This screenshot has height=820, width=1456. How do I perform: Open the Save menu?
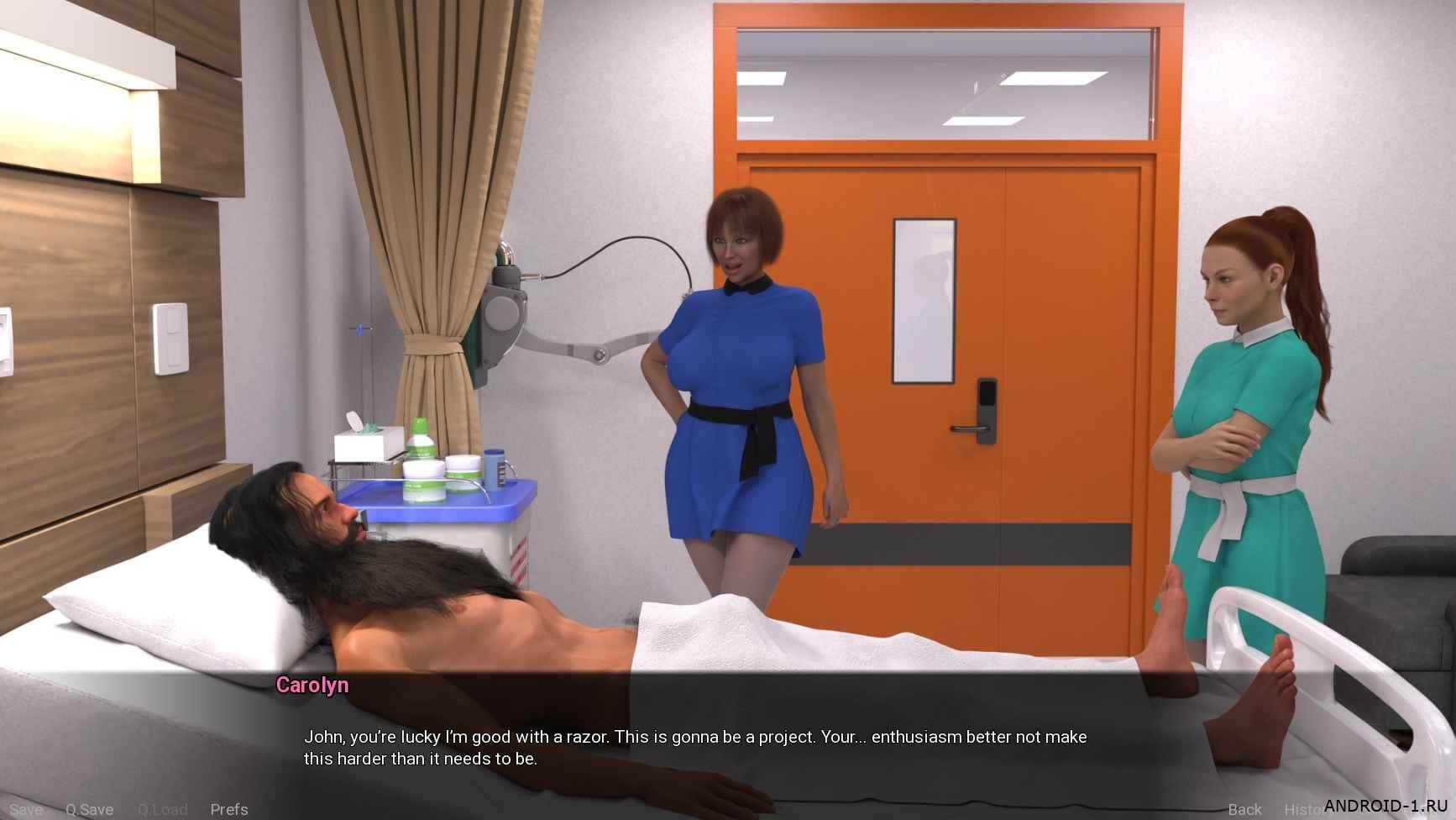[x=25, y=809]
